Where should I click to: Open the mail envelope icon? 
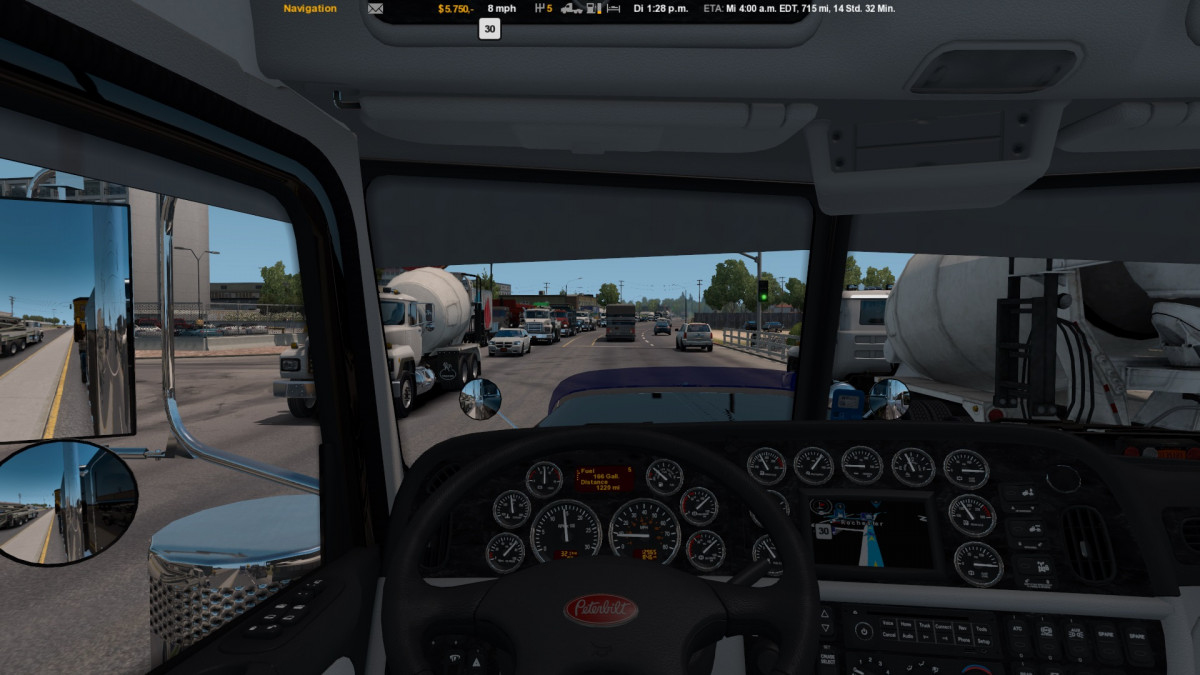(x=376, y=9)
